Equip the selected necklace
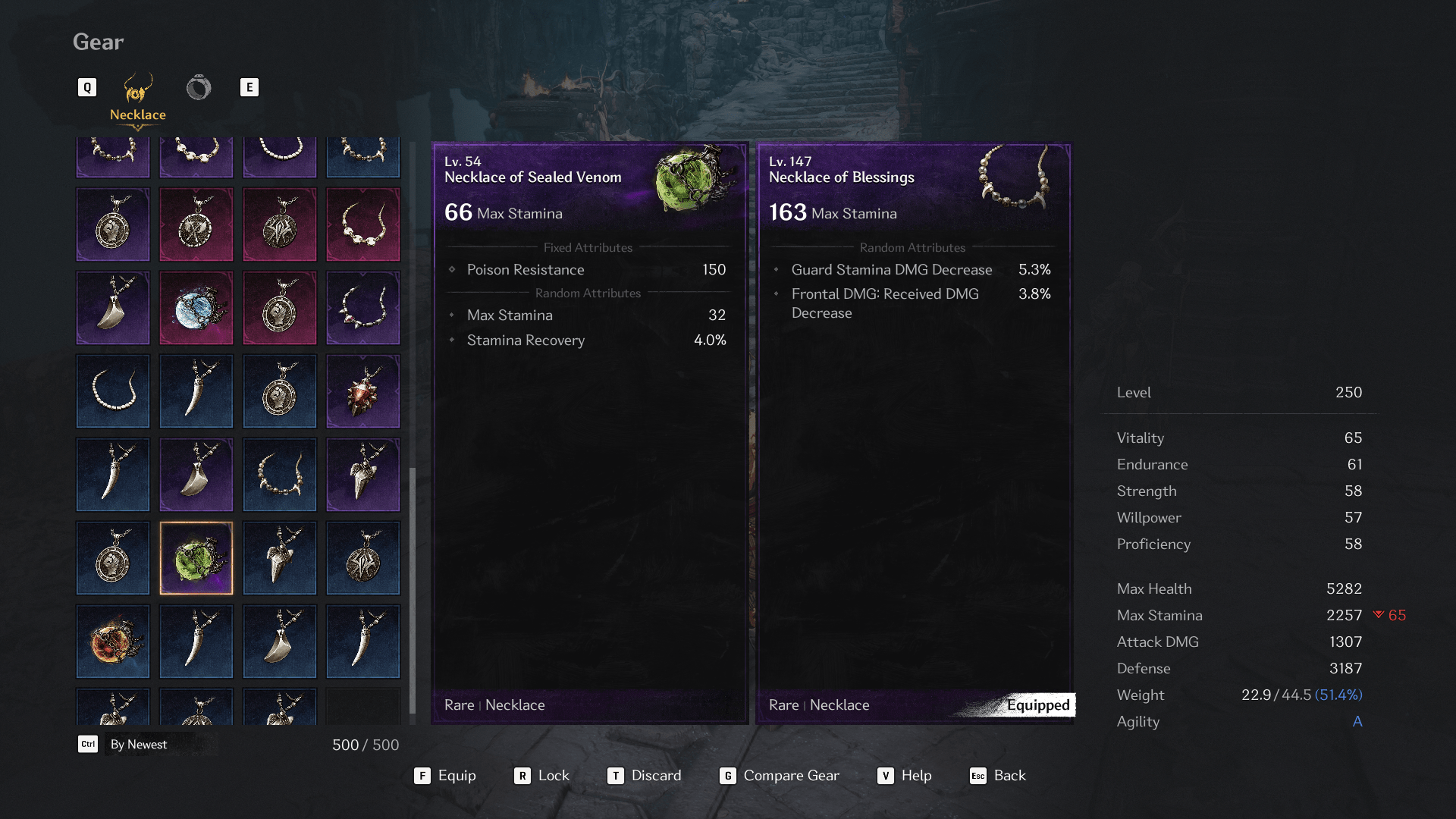This screenshot has width=1456, height=819. pyautogui.click(x=446, y=776)
